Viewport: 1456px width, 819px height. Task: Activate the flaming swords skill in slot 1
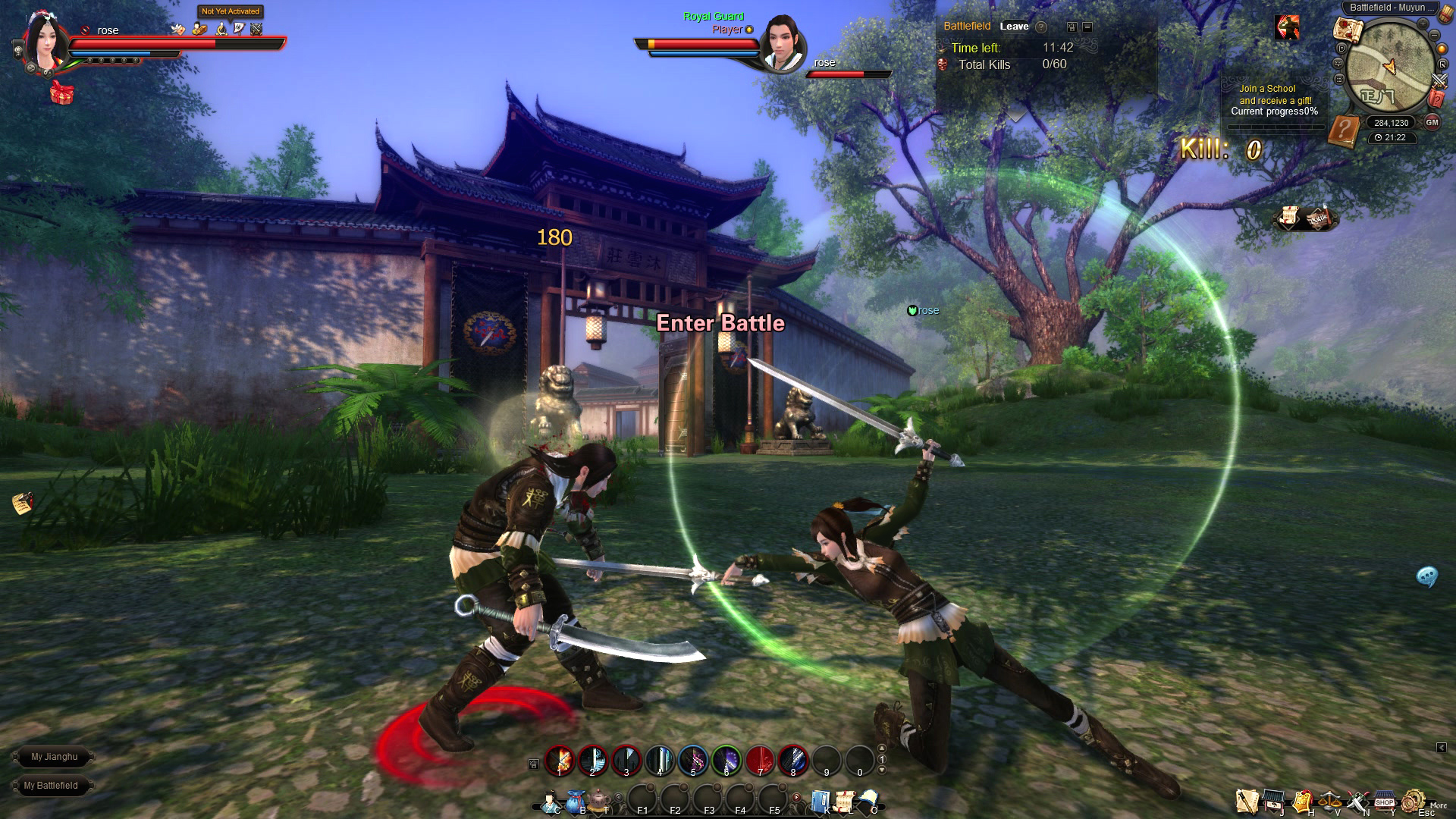[560, 760]
